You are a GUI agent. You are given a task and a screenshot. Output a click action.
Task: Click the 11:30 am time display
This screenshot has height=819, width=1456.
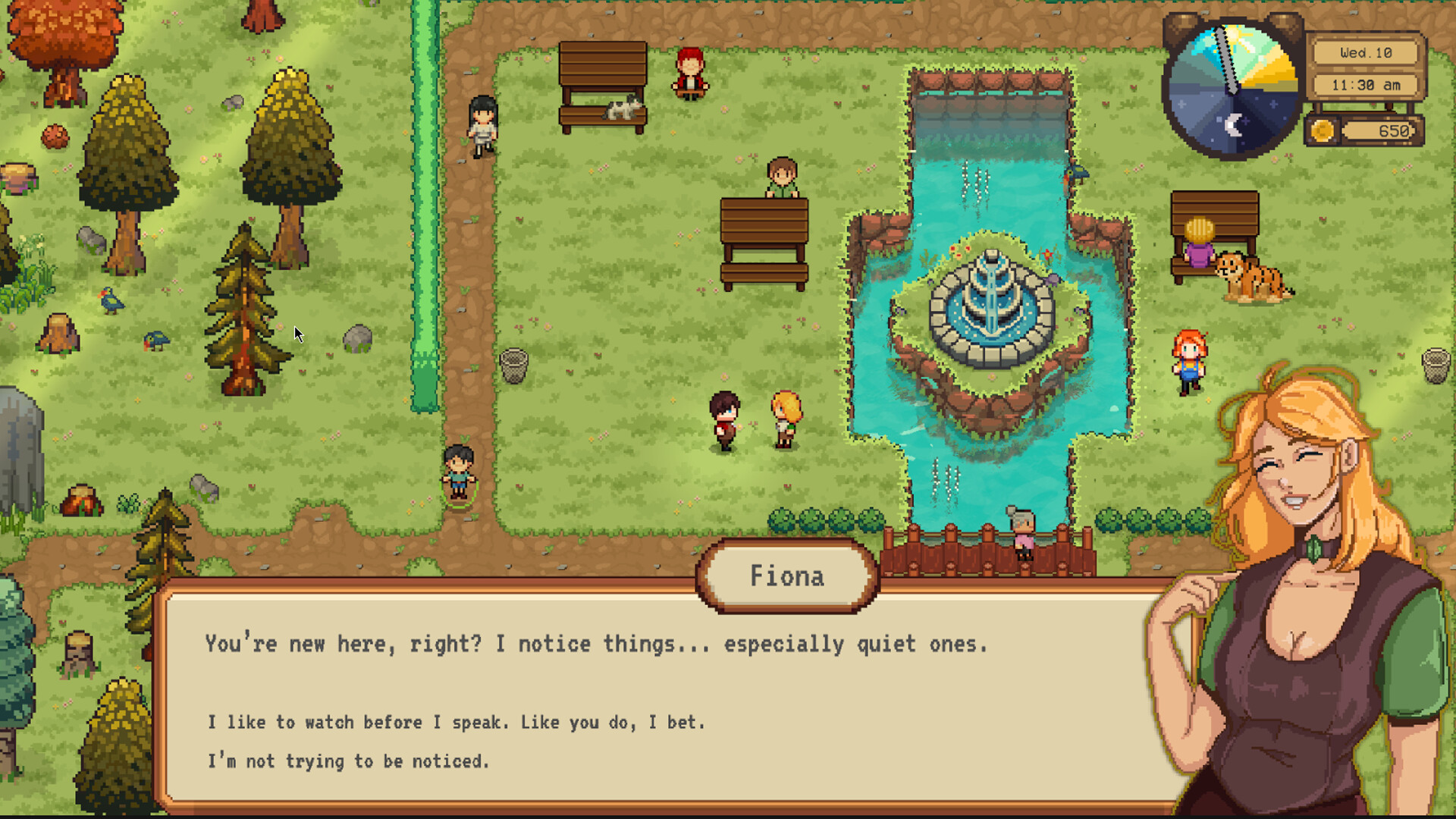click(x=1365, y=85)
